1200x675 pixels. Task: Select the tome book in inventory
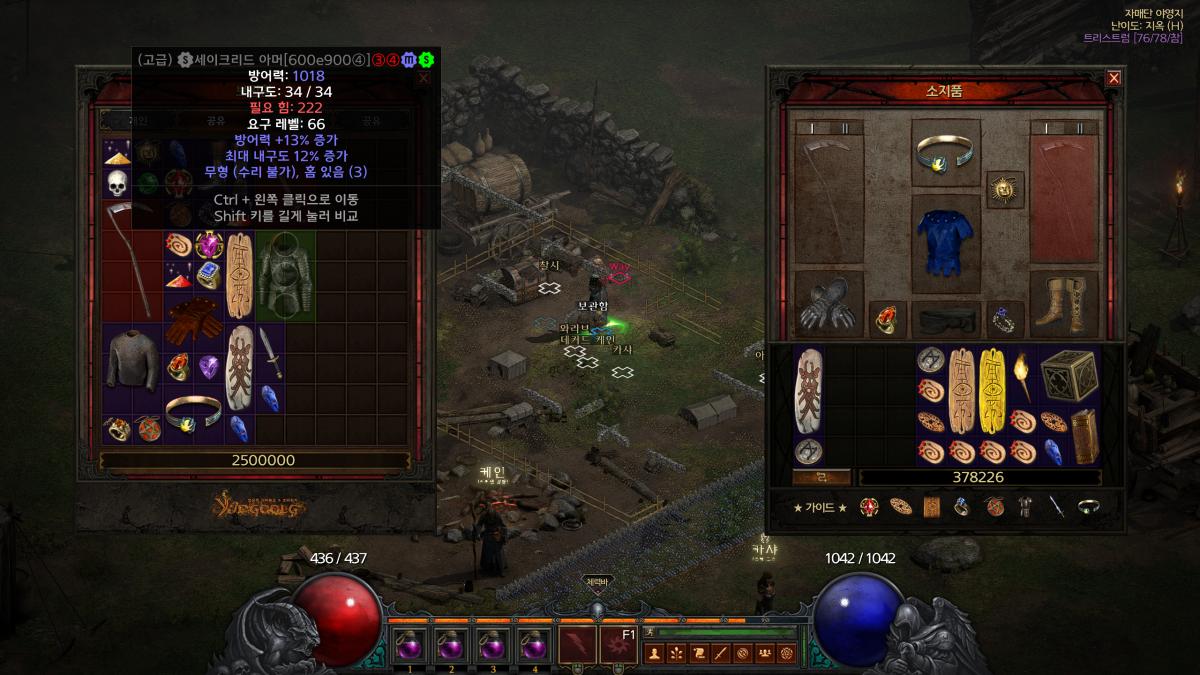click(1082, 436)
